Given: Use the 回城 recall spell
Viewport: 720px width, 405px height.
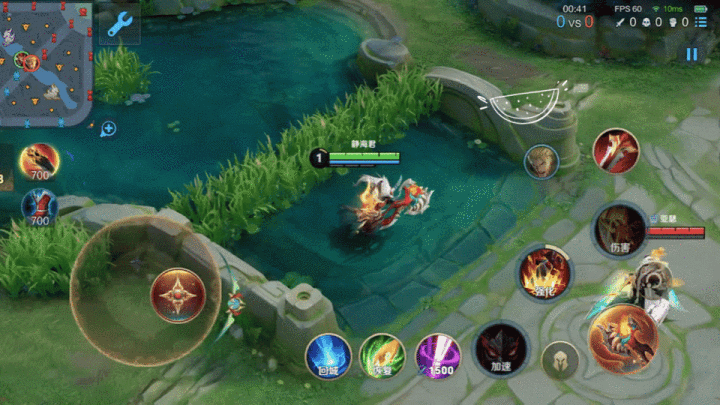Looking at the screenshot, I should click(327, 355).
